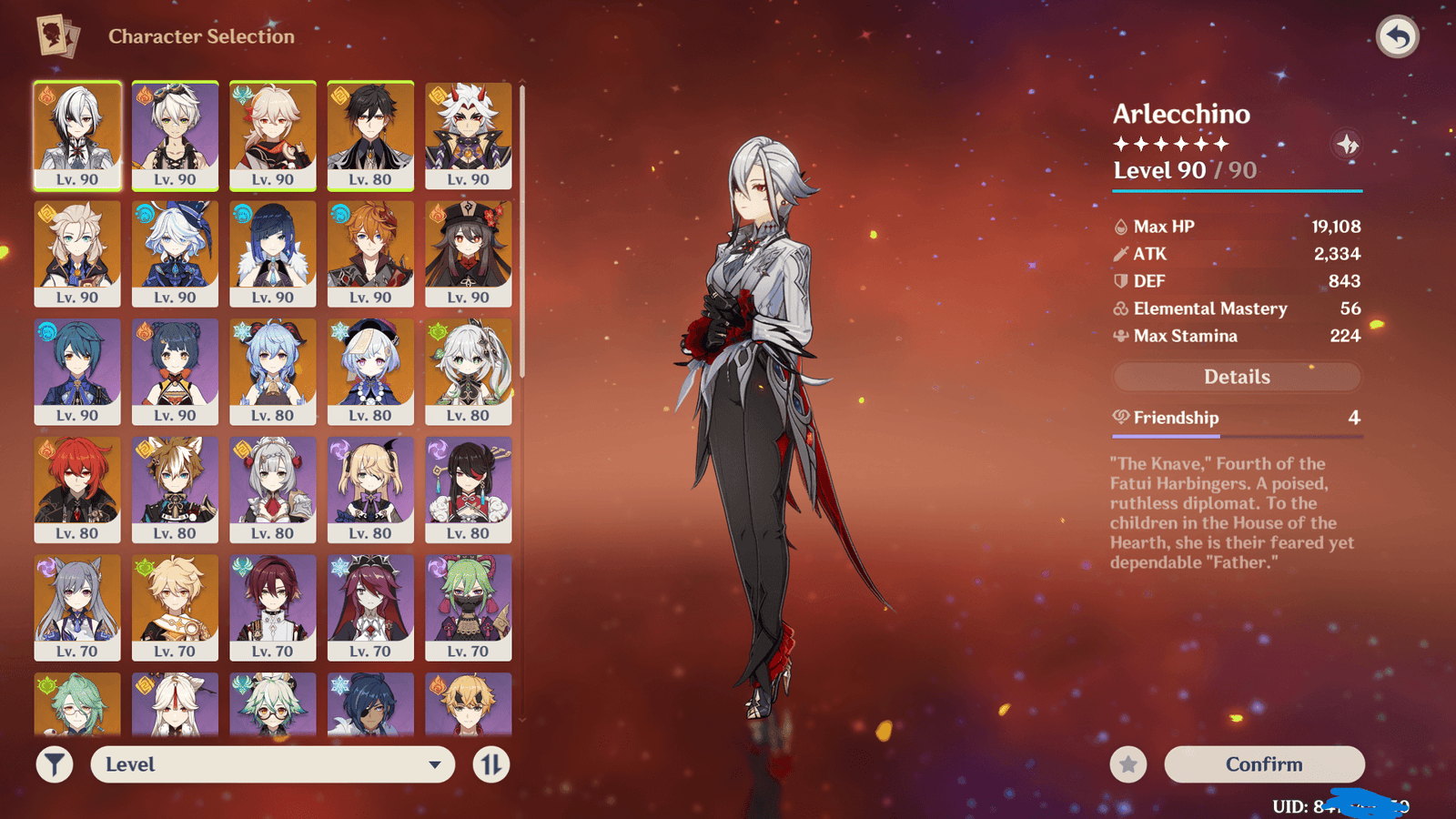Screen dimensions: 1456x819
Task: Choose Hu Tao's character card
Action: click(468, 253)
